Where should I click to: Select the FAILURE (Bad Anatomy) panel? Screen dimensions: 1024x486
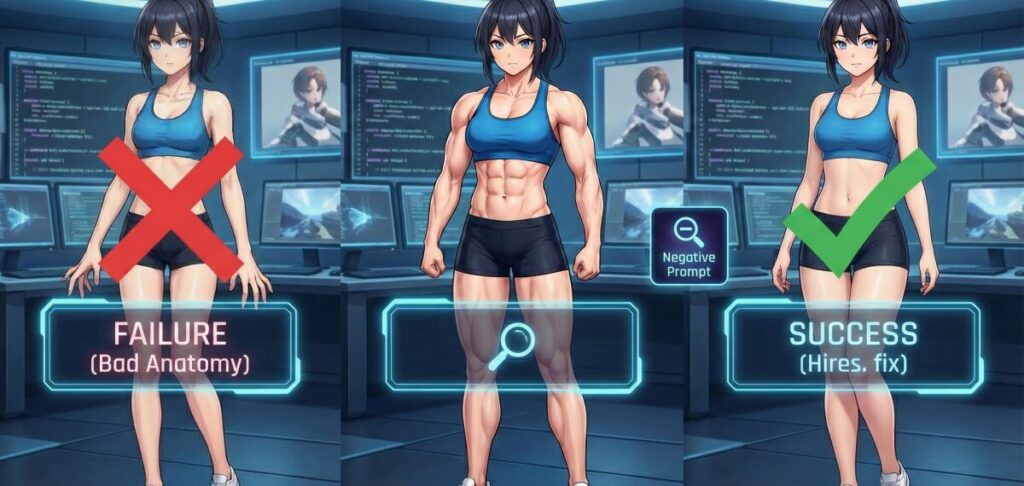pos(170,346)
